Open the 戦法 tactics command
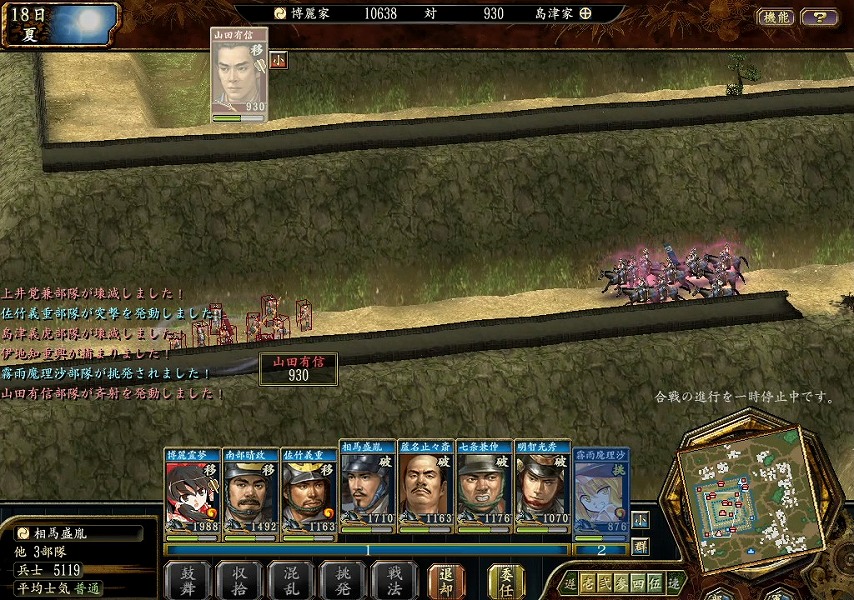 click(x=395, y=579)
